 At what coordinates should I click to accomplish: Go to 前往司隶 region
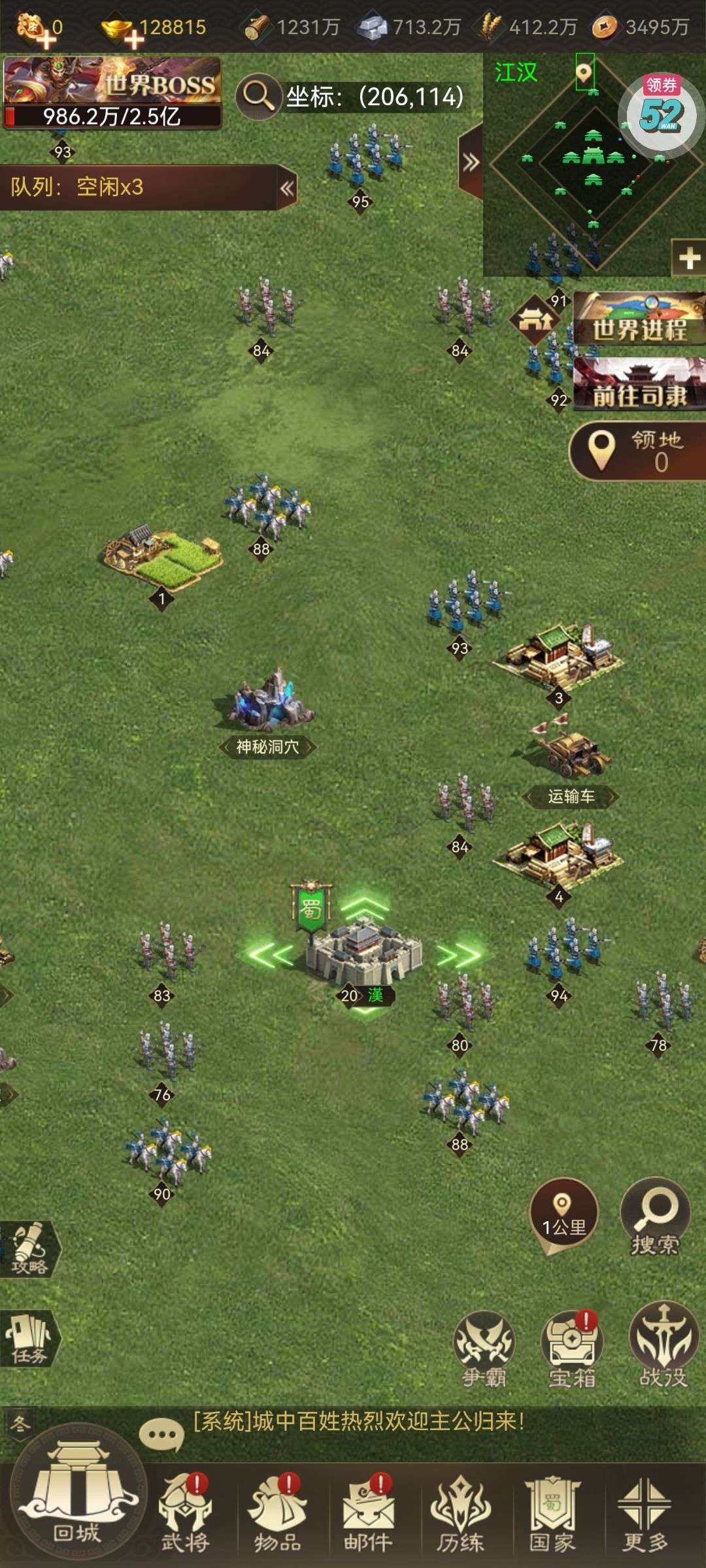tap(639, 385)
